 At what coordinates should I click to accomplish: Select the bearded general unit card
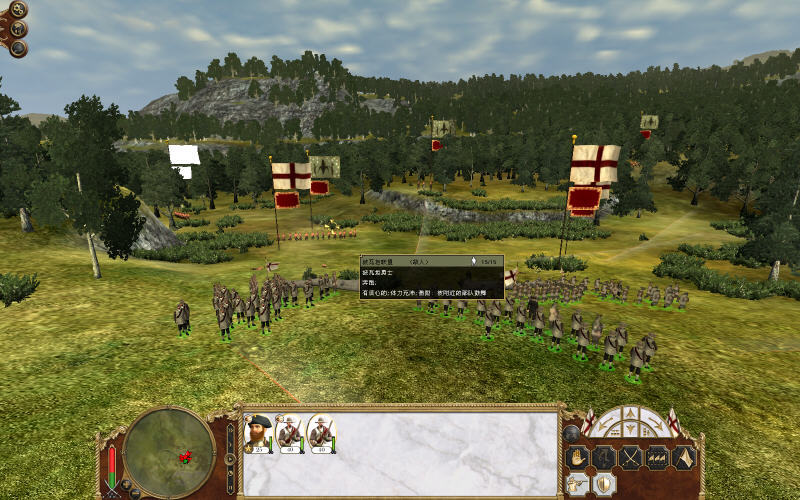(x=260, y=432)
